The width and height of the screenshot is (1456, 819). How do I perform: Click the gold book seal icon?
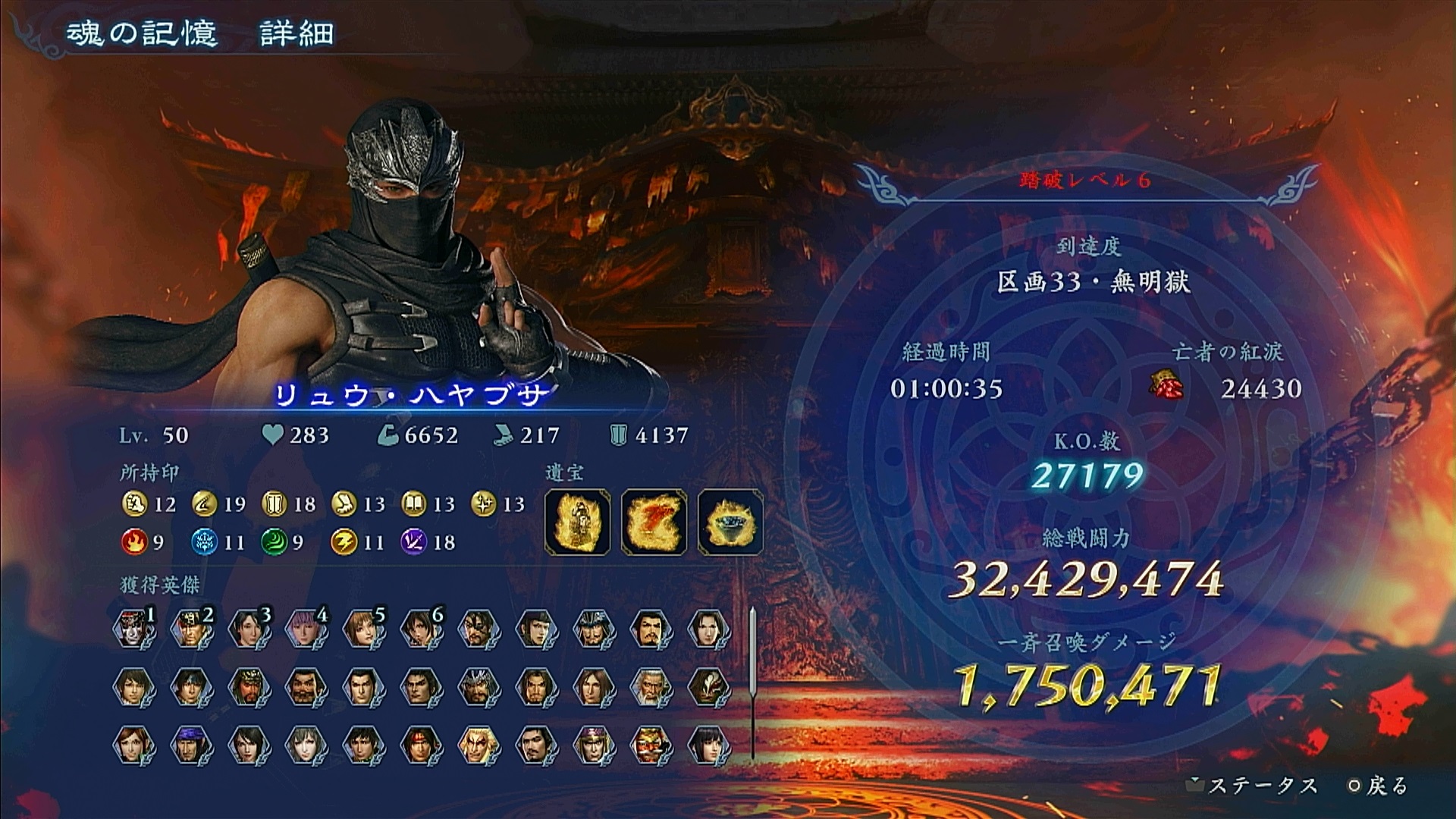pos(413,504)
